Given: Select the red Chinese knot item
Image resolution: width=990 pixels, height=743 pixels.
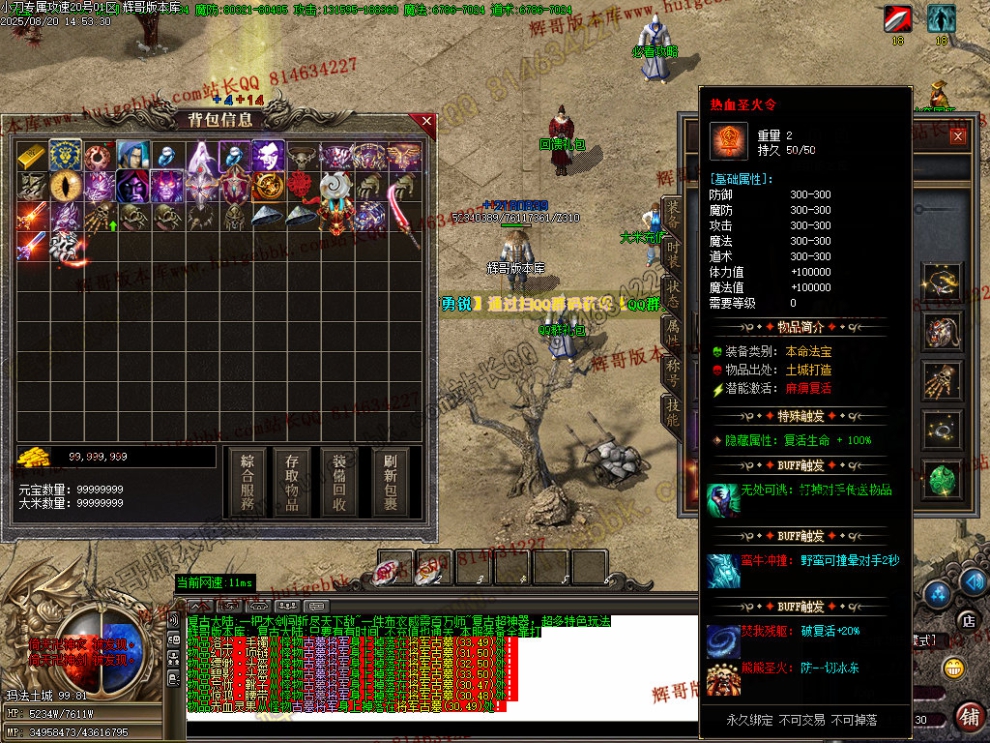Looking at the screenshot, I should click(301, 186).
